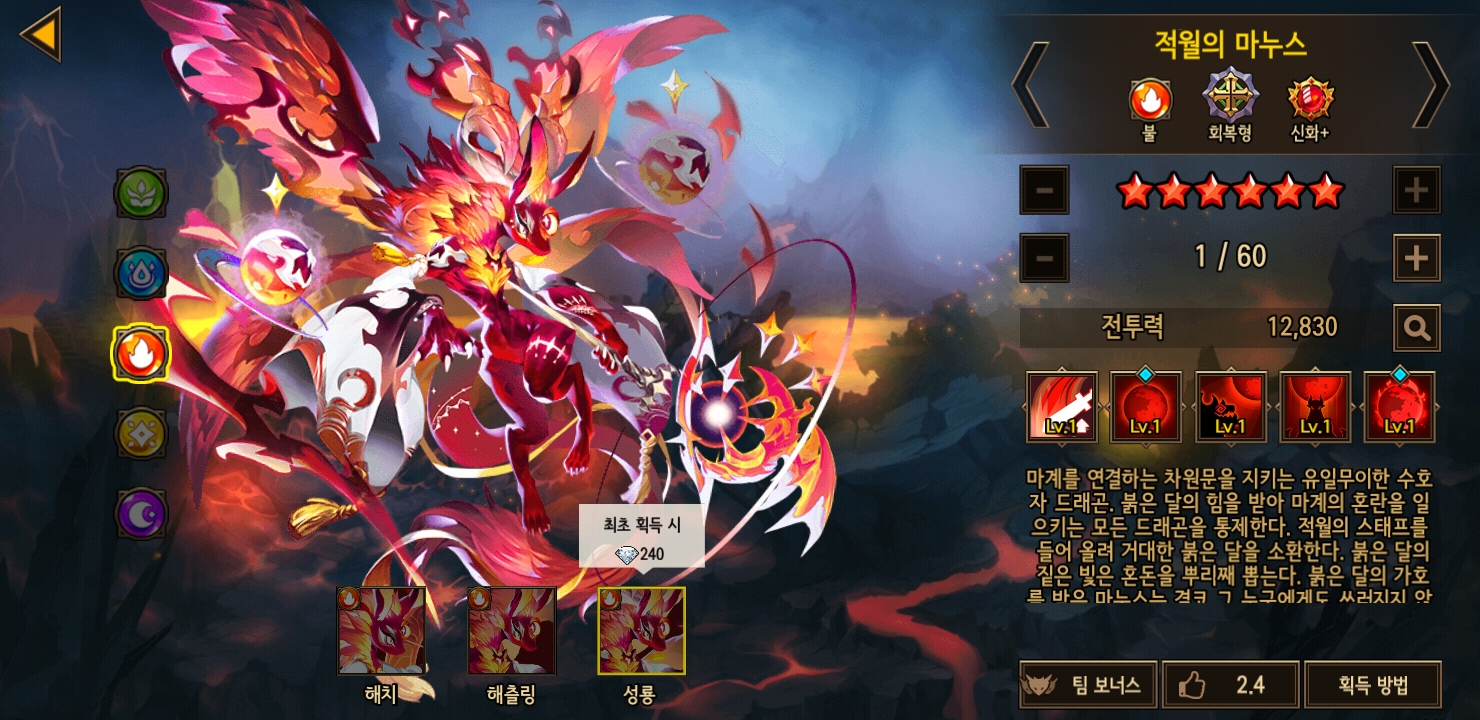Lower the dragon level from 1 / 60

pyautogui.click(x=1044, y=258)
